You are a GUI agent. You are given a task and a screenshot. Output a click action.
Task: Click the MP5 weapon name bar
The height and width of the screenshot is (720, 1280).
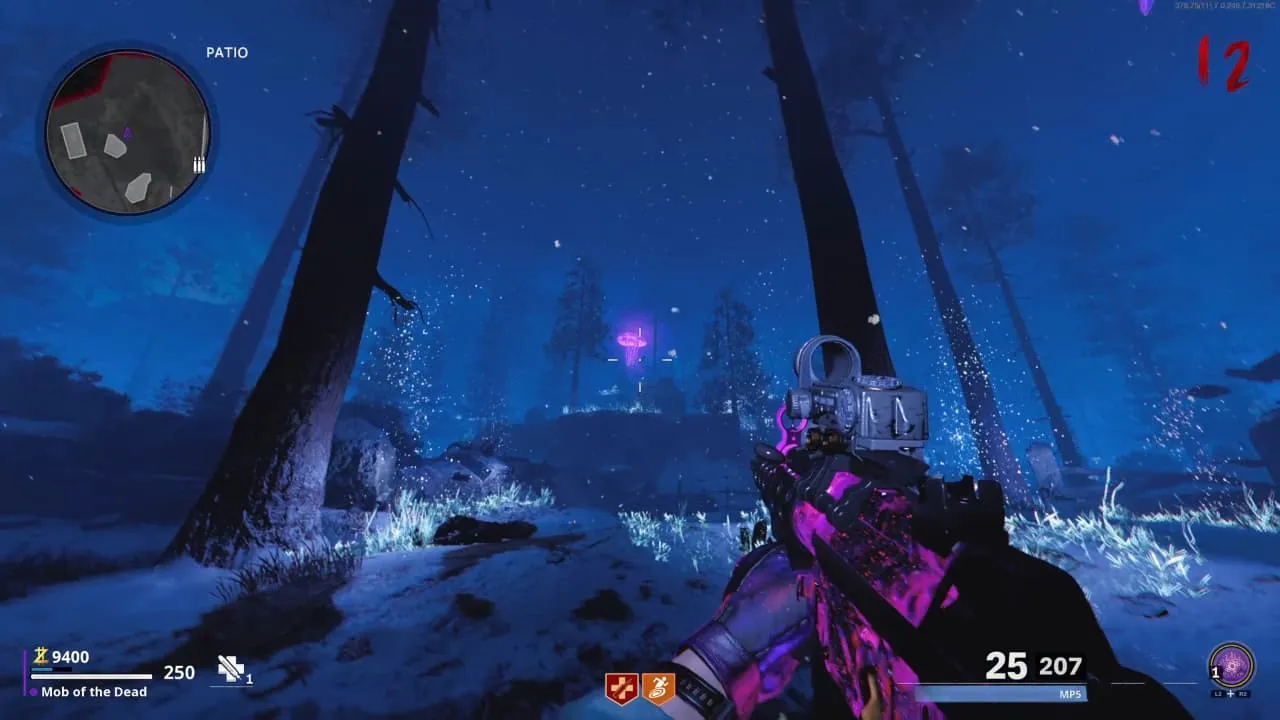(1000, 693)
